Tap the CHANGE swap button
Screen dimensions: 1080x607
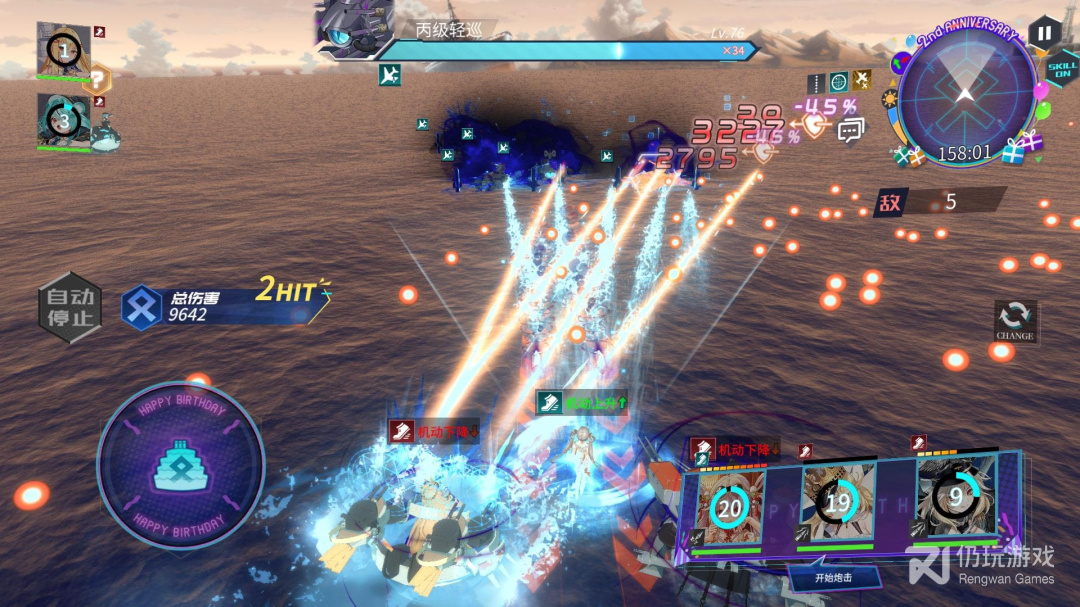click(x=1014, y=321)
